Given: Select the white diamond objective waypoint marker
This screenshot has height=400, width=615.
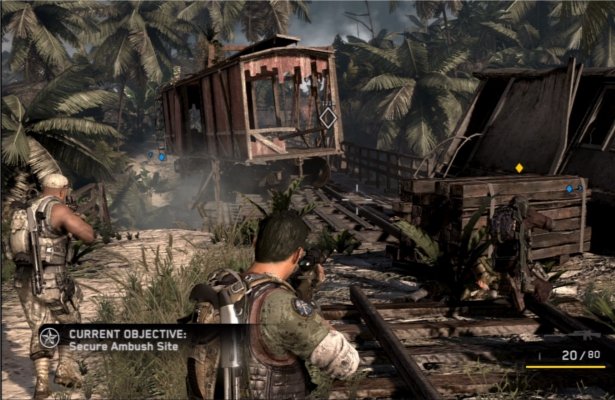Looking at the screenshot, I should (327, 118).
